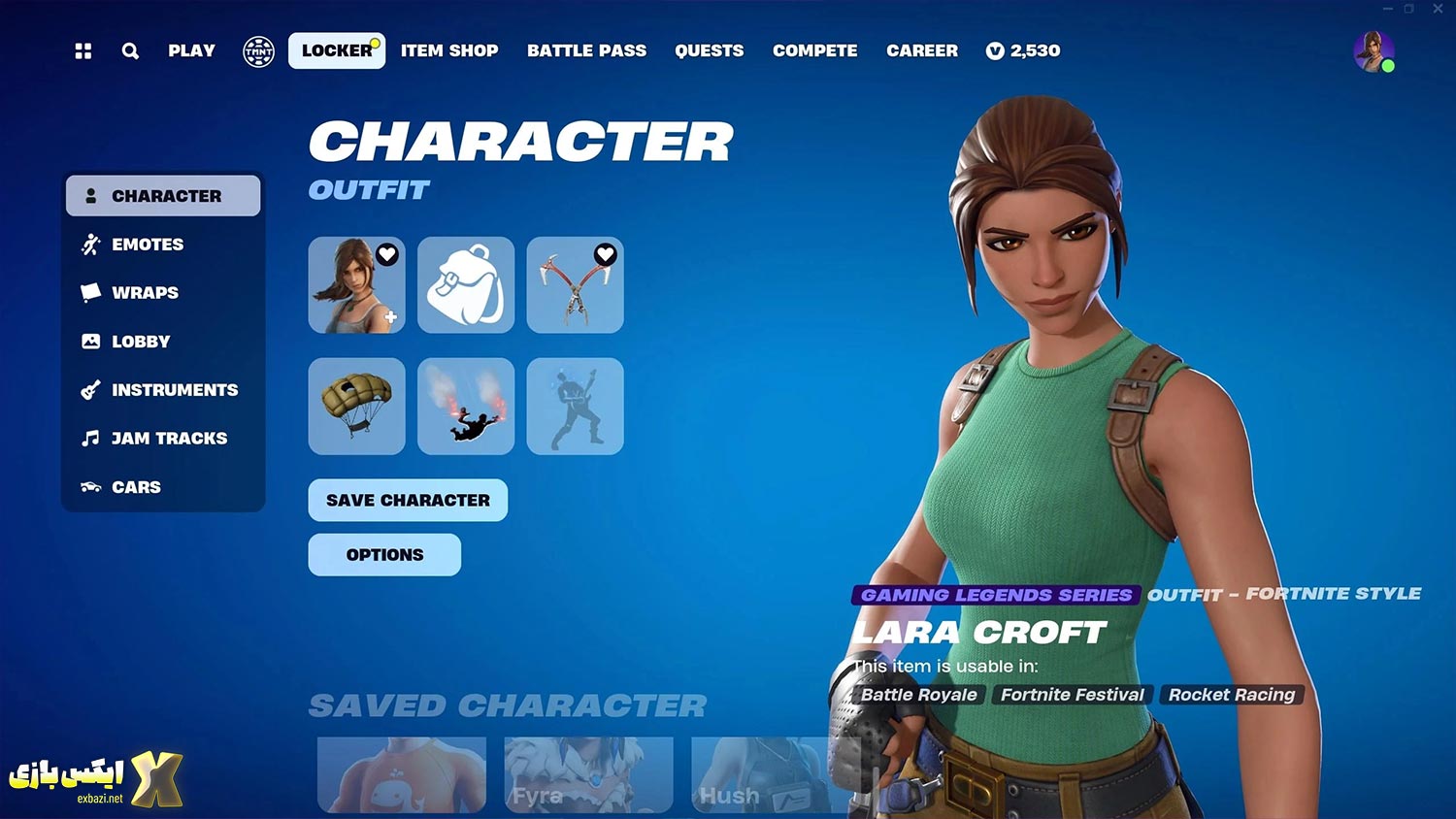This screenshot has height=819, width=1456.
Task: Open the Wraps section flag icon
Action: (x=89, y=292)
